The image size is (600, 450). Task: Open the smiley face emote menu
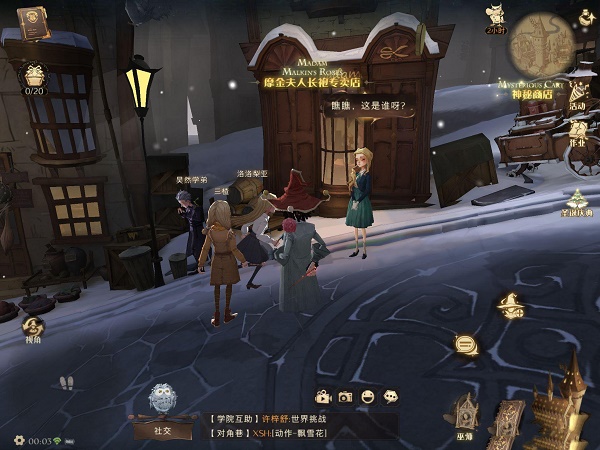tap(368, 397)
